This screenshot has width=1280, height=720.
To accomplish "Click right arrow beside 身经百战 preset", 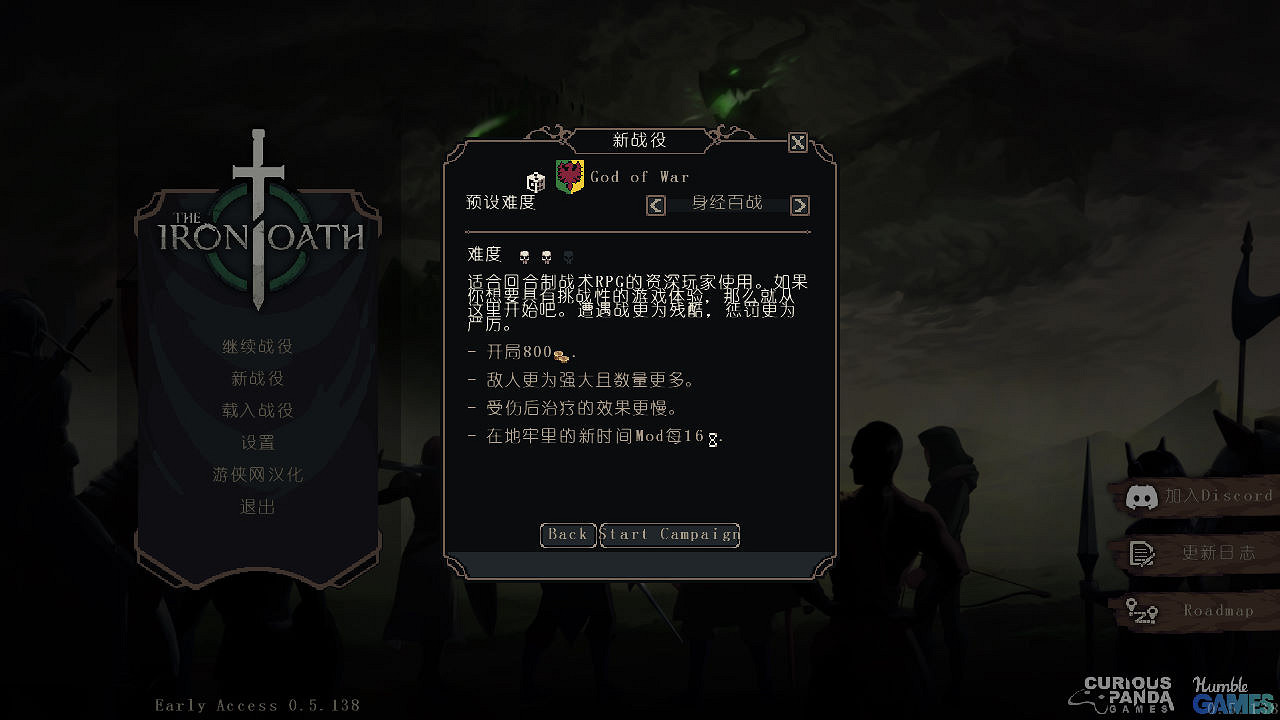I will pyautogui.click(x=799, y=204).
